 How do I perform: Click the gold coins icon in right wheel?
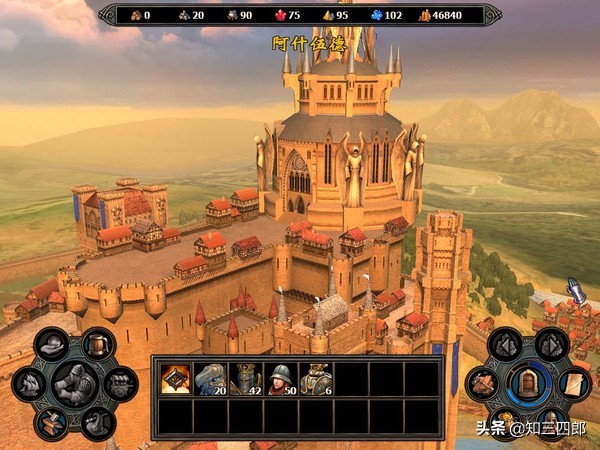point(505,421)
